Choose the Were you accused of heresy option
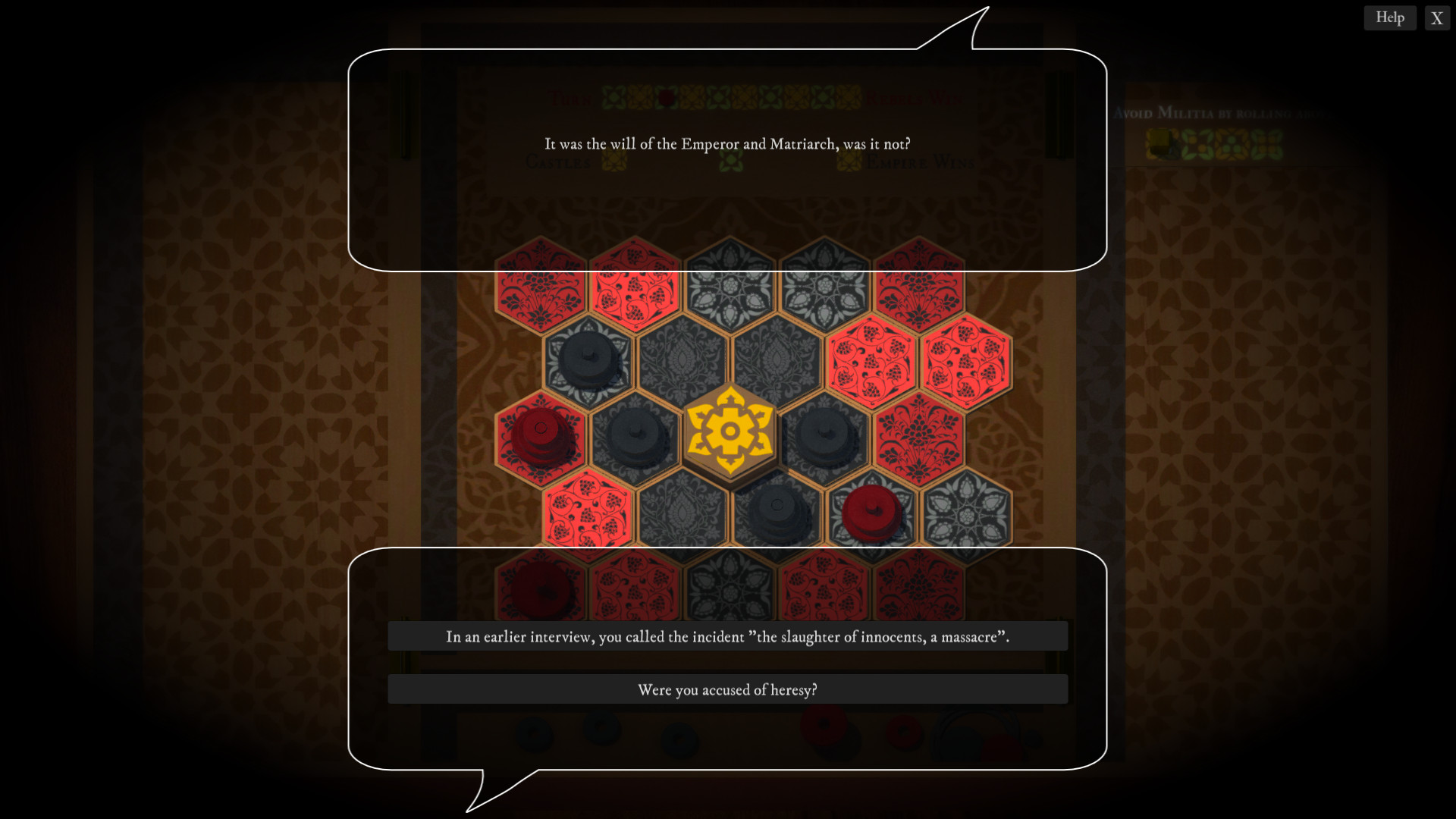The height and width of the screenshot is (819, 1456). (x=727, y=689)
